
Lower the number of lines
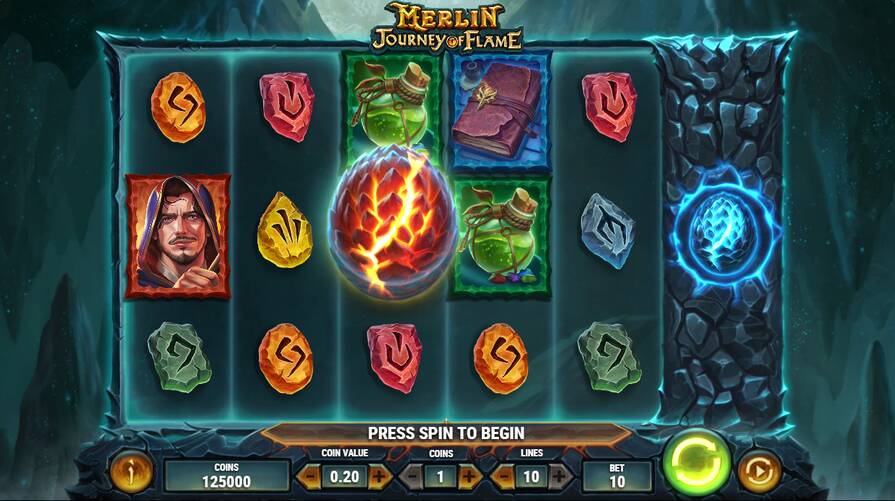pyautogui.click(x=504, y=476)
